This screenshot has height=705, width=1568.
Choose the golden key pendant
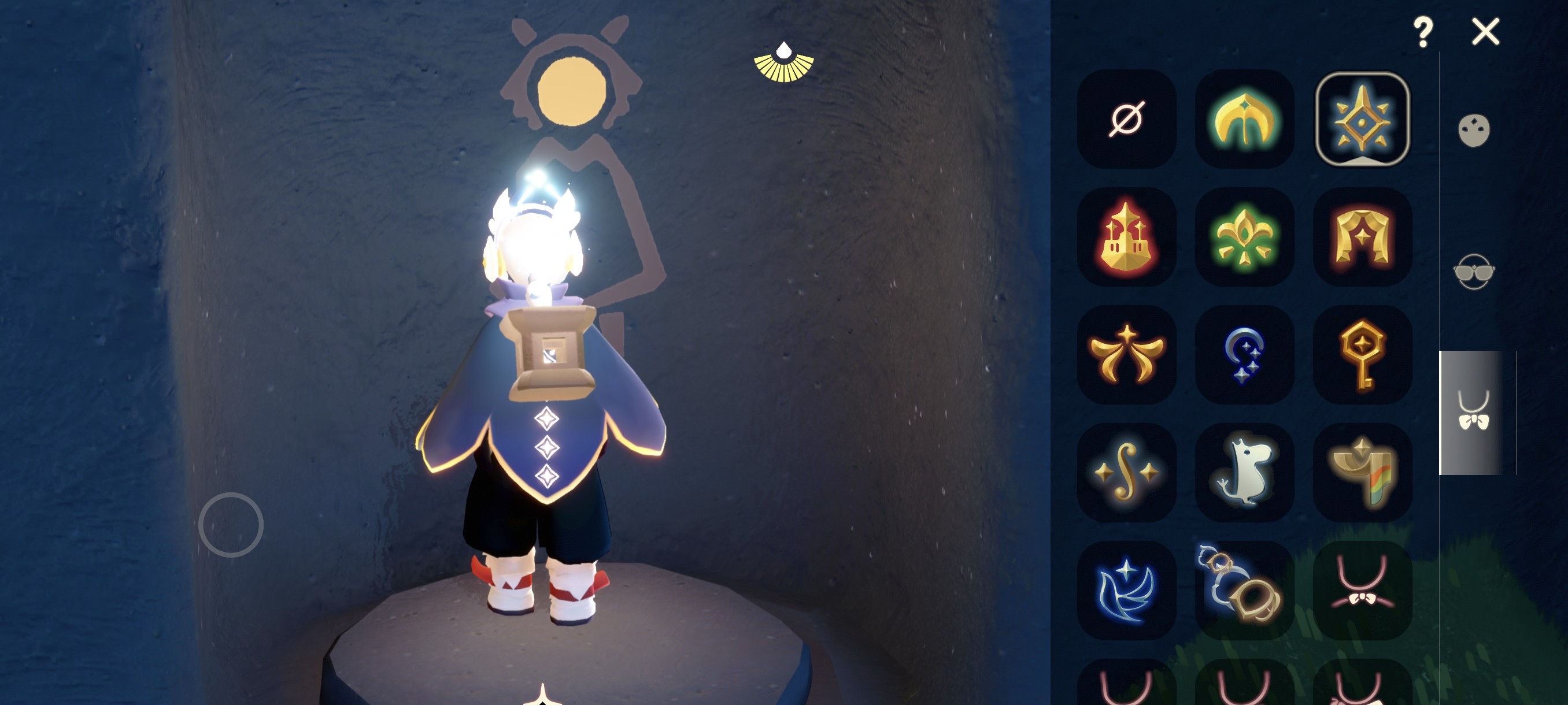pos(1362,355)
